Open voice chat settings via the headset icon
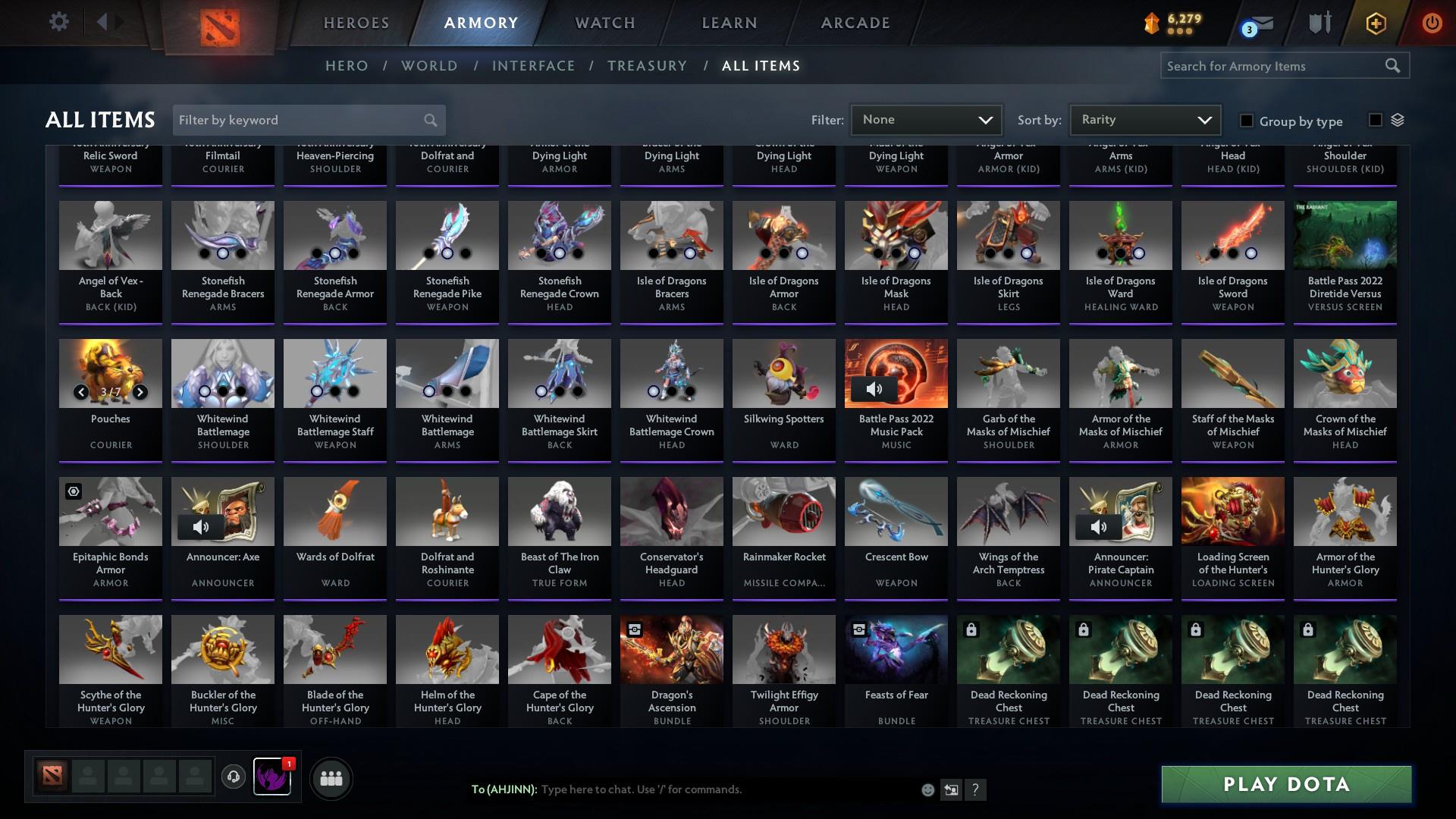The height and width of the screenshot is (819, 1456). click(x=233, y=778)
